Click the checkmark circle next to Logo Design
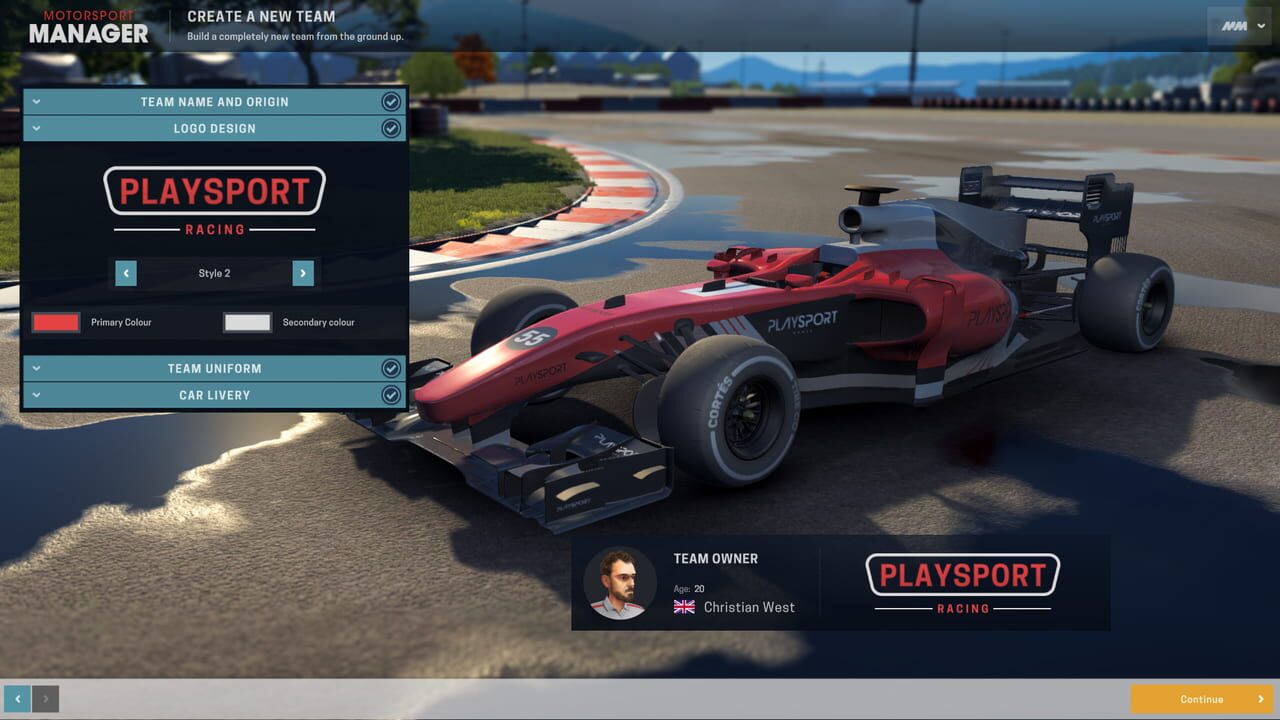This screenshot has width=1280, height=720. [391, 128]
